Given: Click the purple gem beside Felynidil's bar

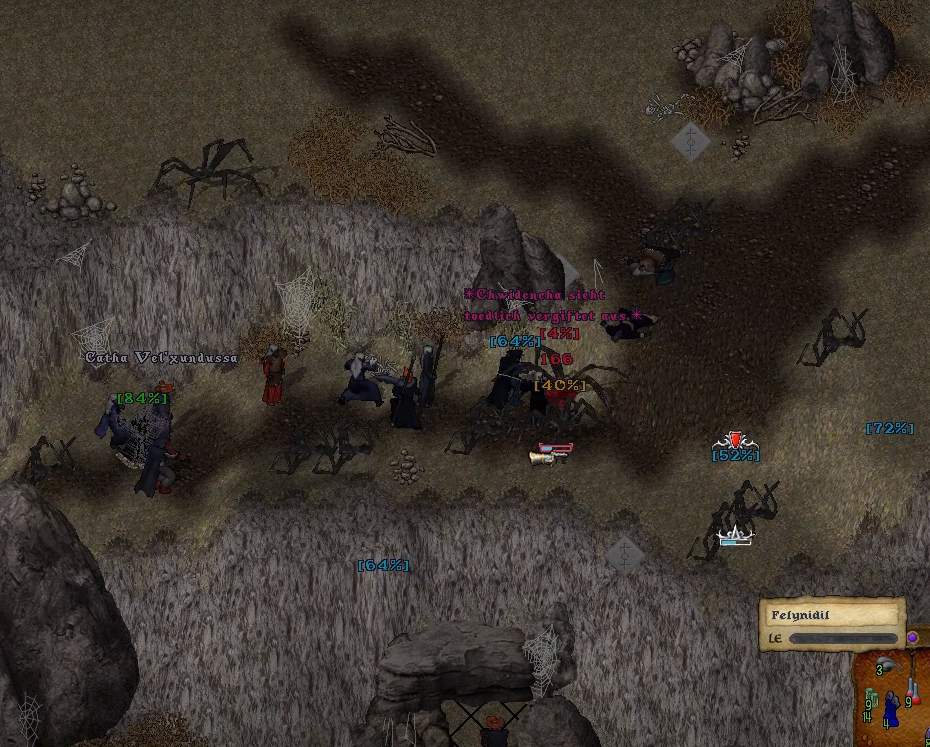Looking at the screenshot, I should coord(912,637).
